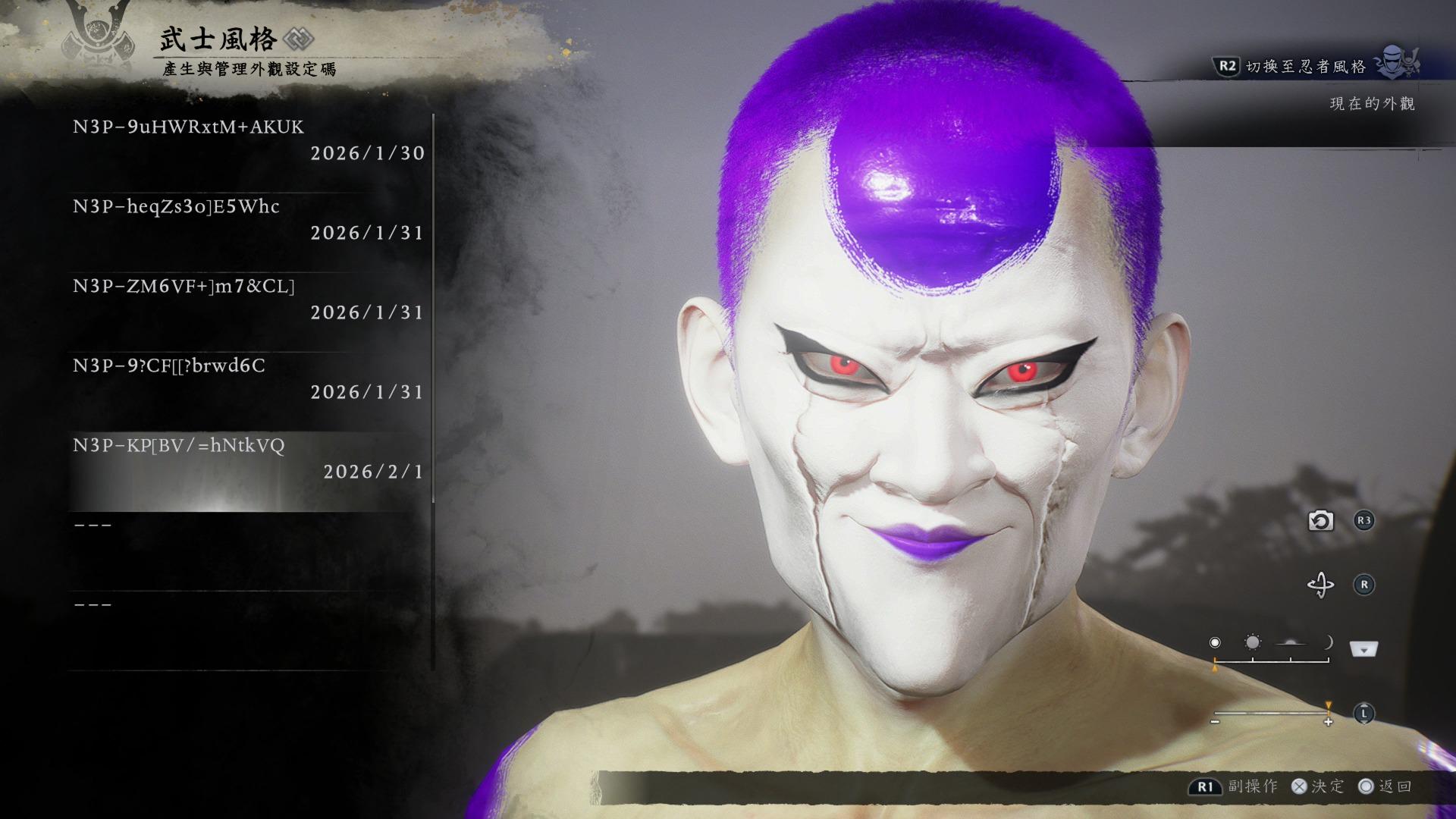
Task: Adjust the lighting time-of-day slider
Action: click(1272, 660)
